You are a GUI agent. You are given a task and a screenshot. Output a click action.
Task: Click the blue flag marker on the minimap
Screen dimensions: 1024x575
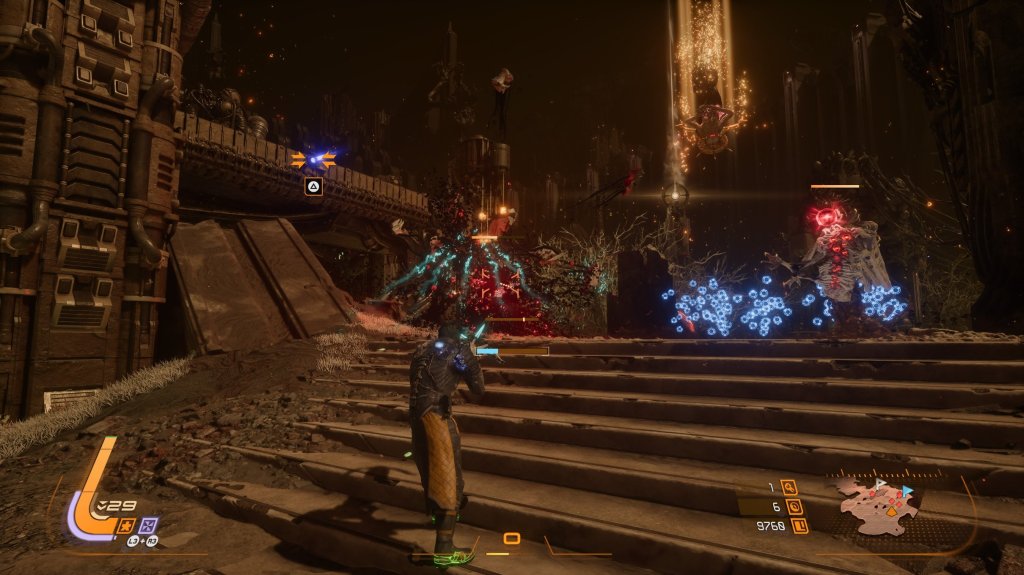pos(907,490)
